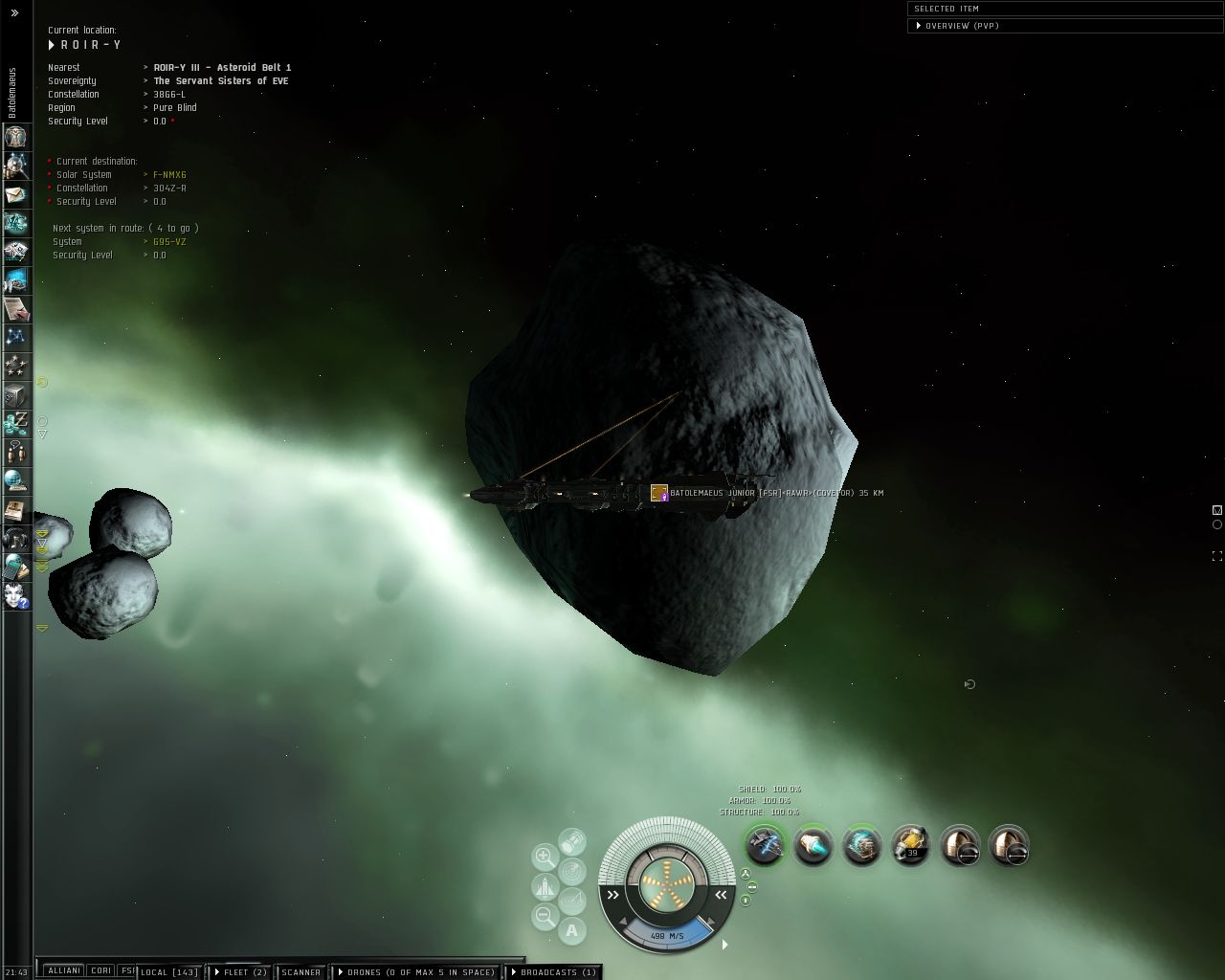This screenshot has width=1225, height=980.
Task: Click the zoom-out magnifier button
Action: click(x=545, y=916)
